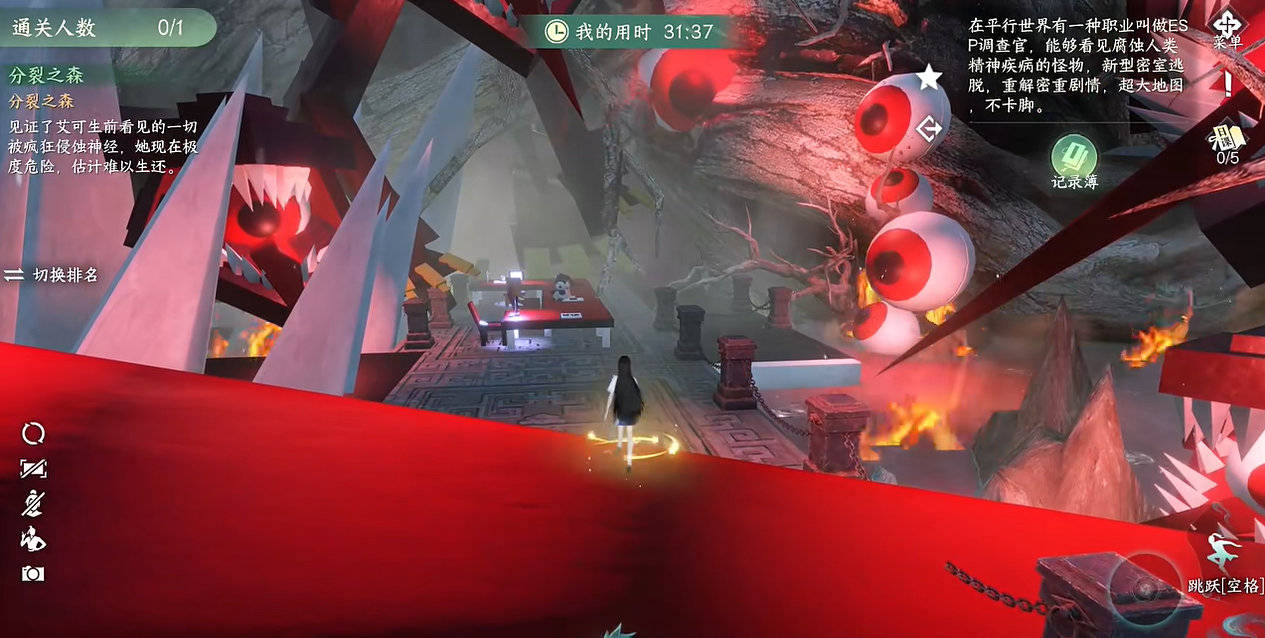The height and width of the screenshot is (638, 1265).
Task: Open the character emote pose icon
Action: 33,539
